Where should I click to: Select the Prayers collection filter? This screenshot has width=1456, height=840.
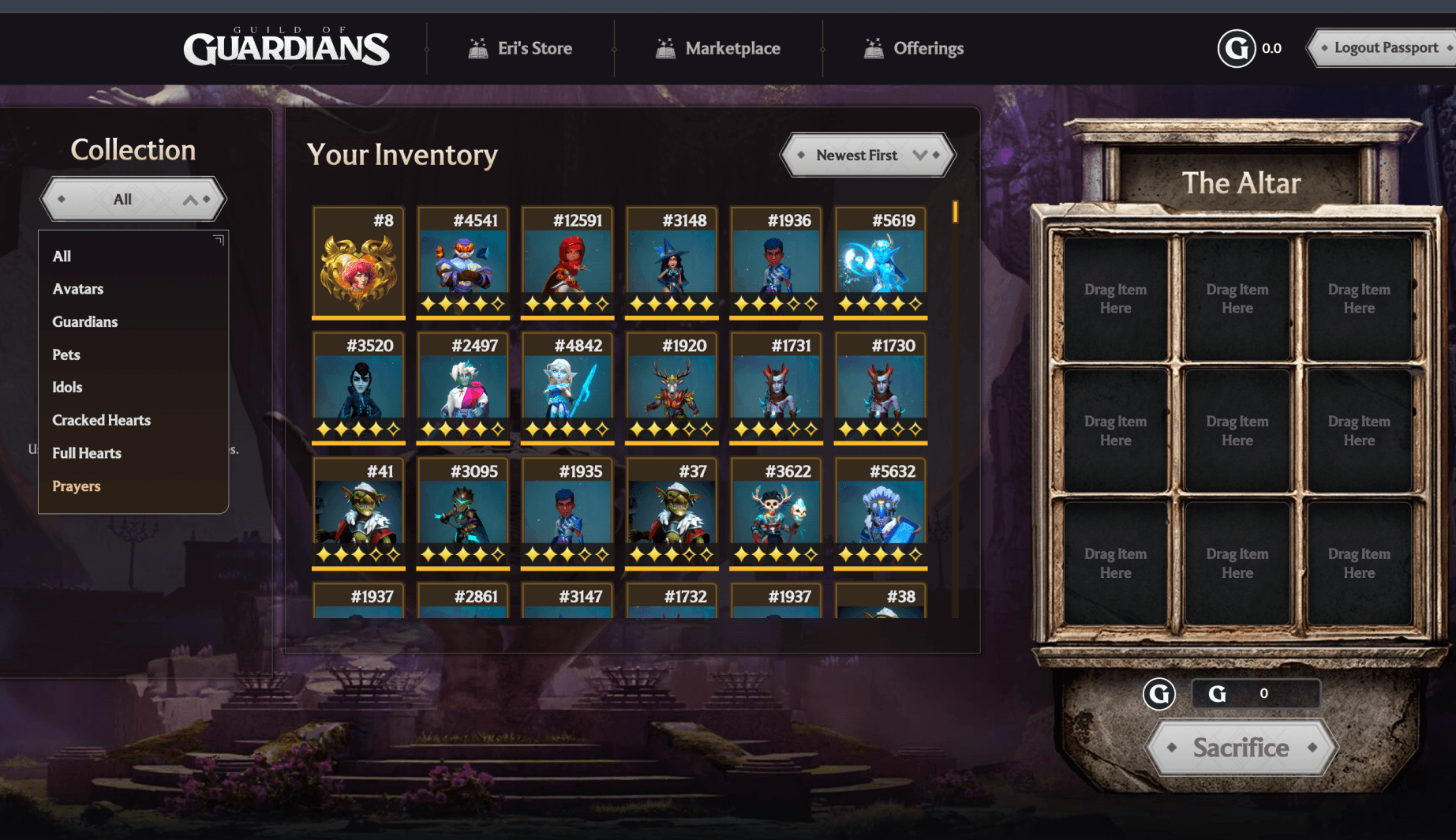[x=76, y=486]
